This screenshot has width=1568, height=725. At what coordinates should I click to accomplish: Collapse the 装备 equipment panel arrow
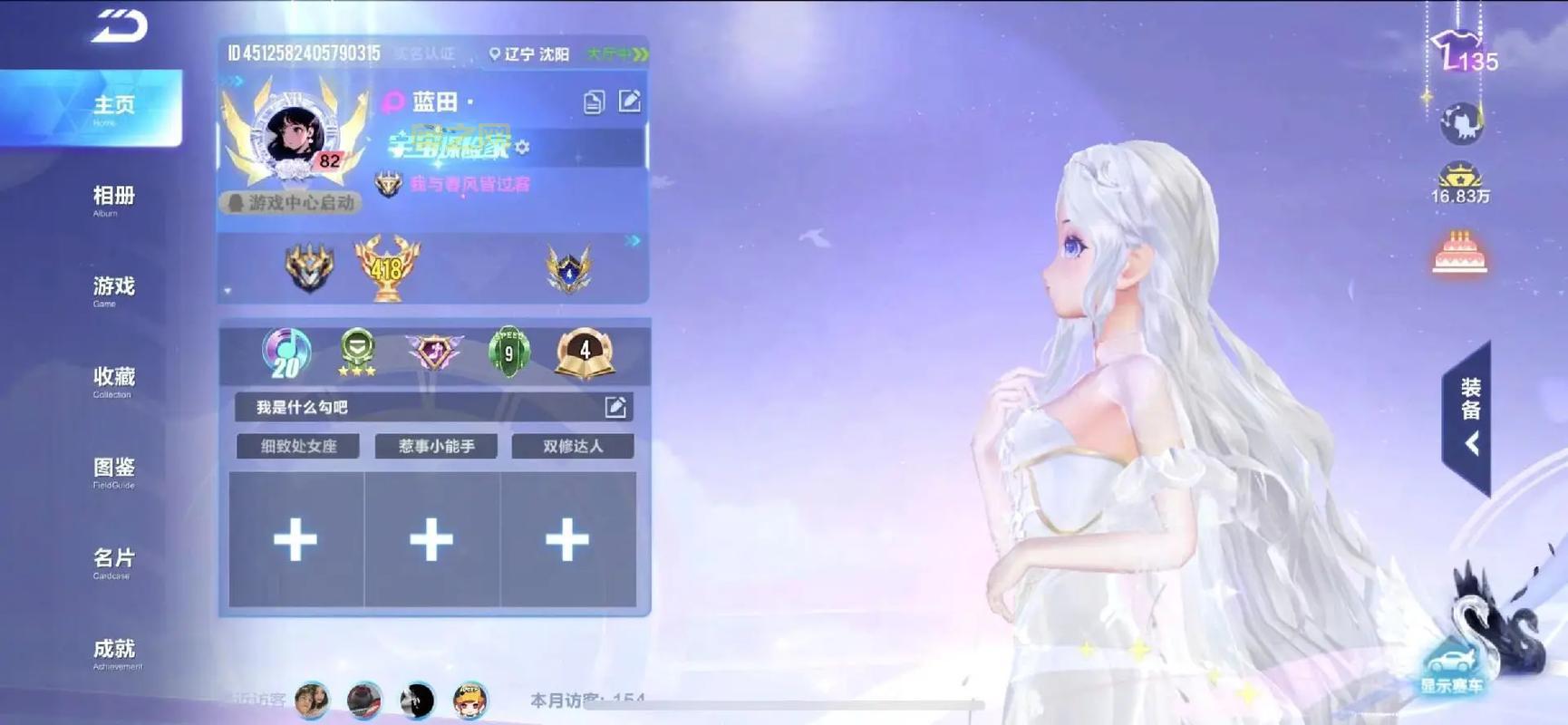point(1470,444)
